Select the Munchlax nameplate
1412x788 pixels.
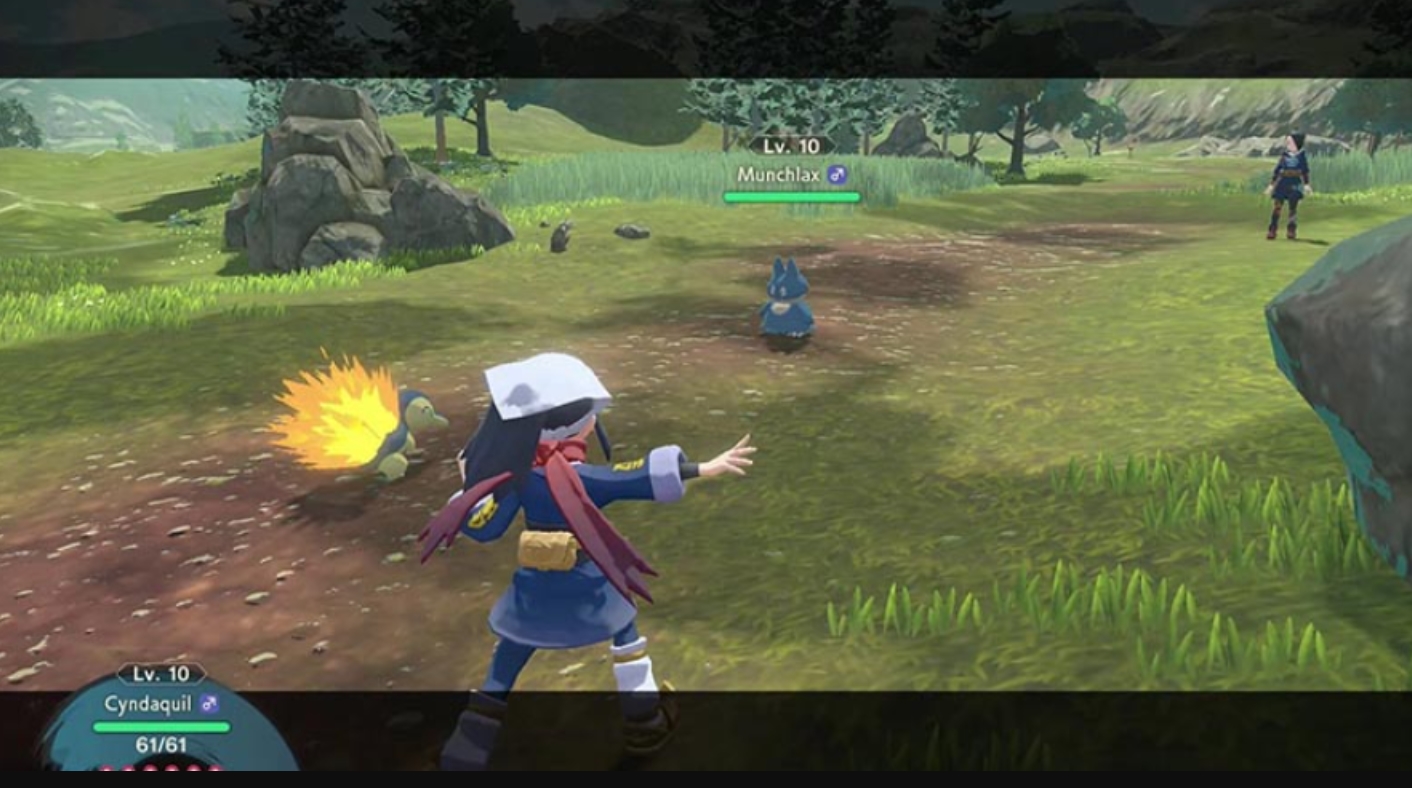tap(792, 175)
